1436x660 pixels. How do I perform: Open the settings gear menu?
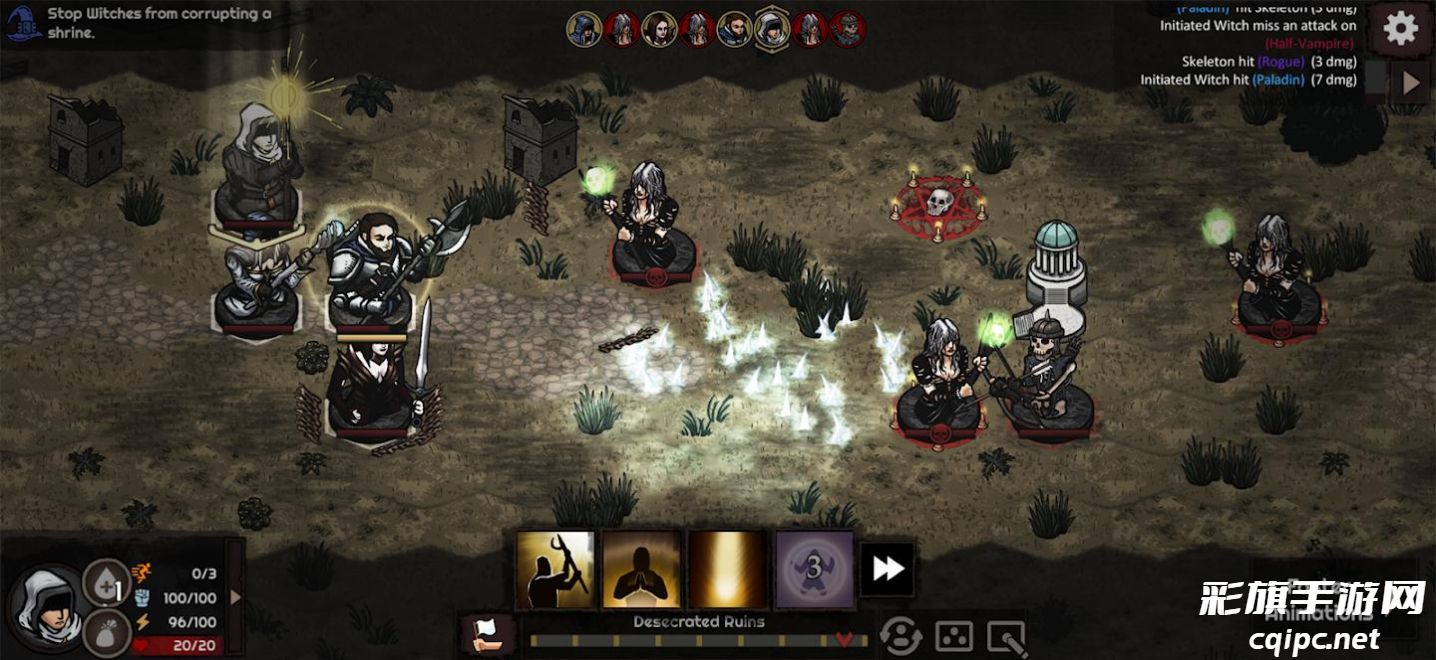(x=1400, y=29)
